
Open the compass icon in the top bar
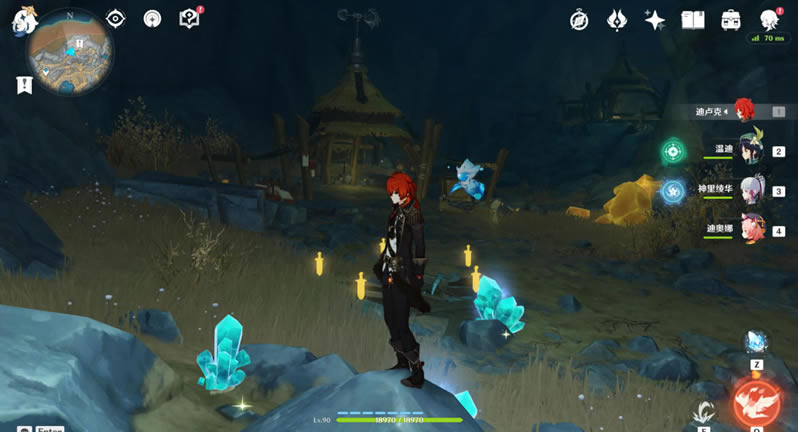click(x=579, y=20)
